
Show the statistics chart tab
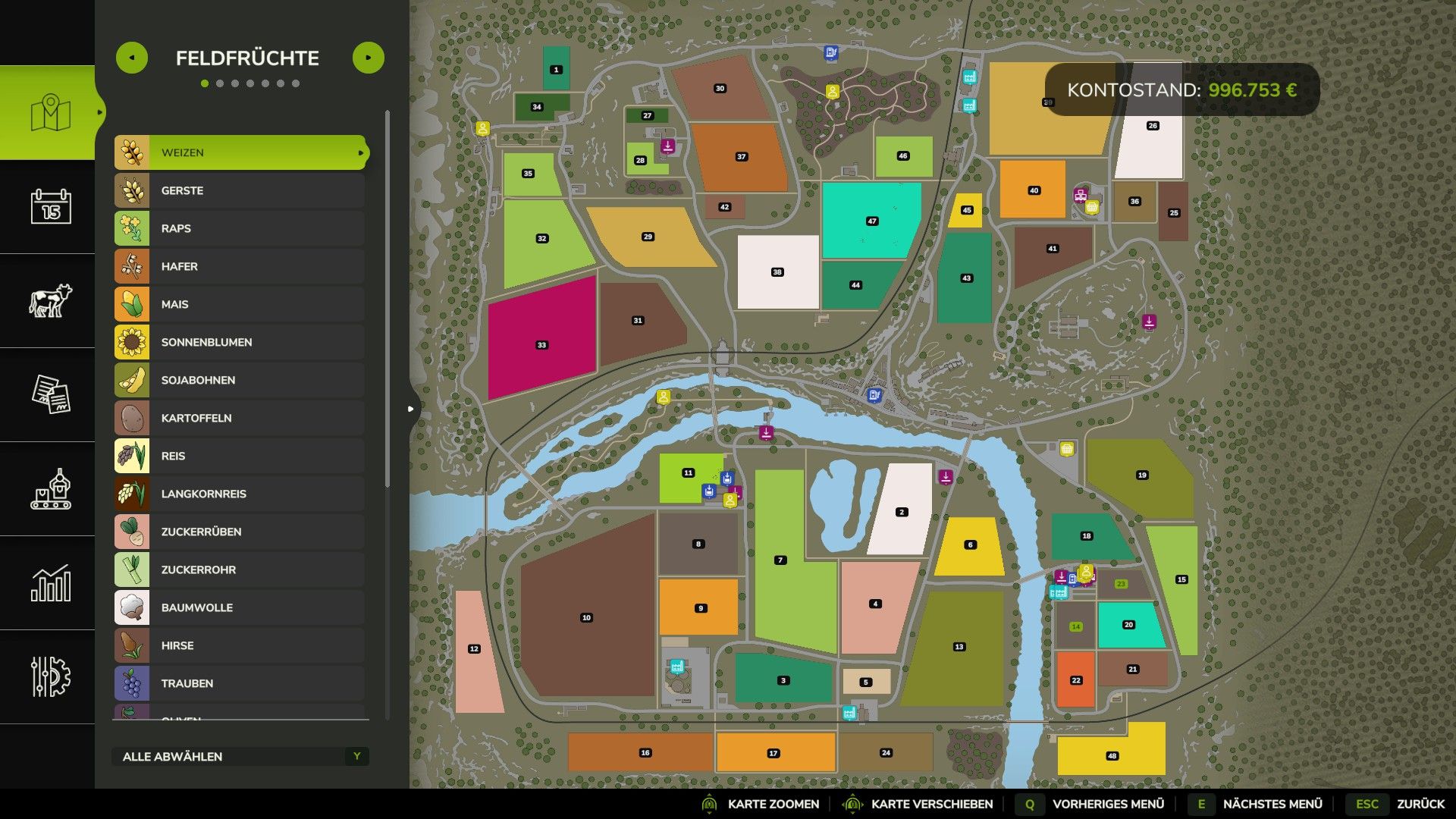coord(50,582)
